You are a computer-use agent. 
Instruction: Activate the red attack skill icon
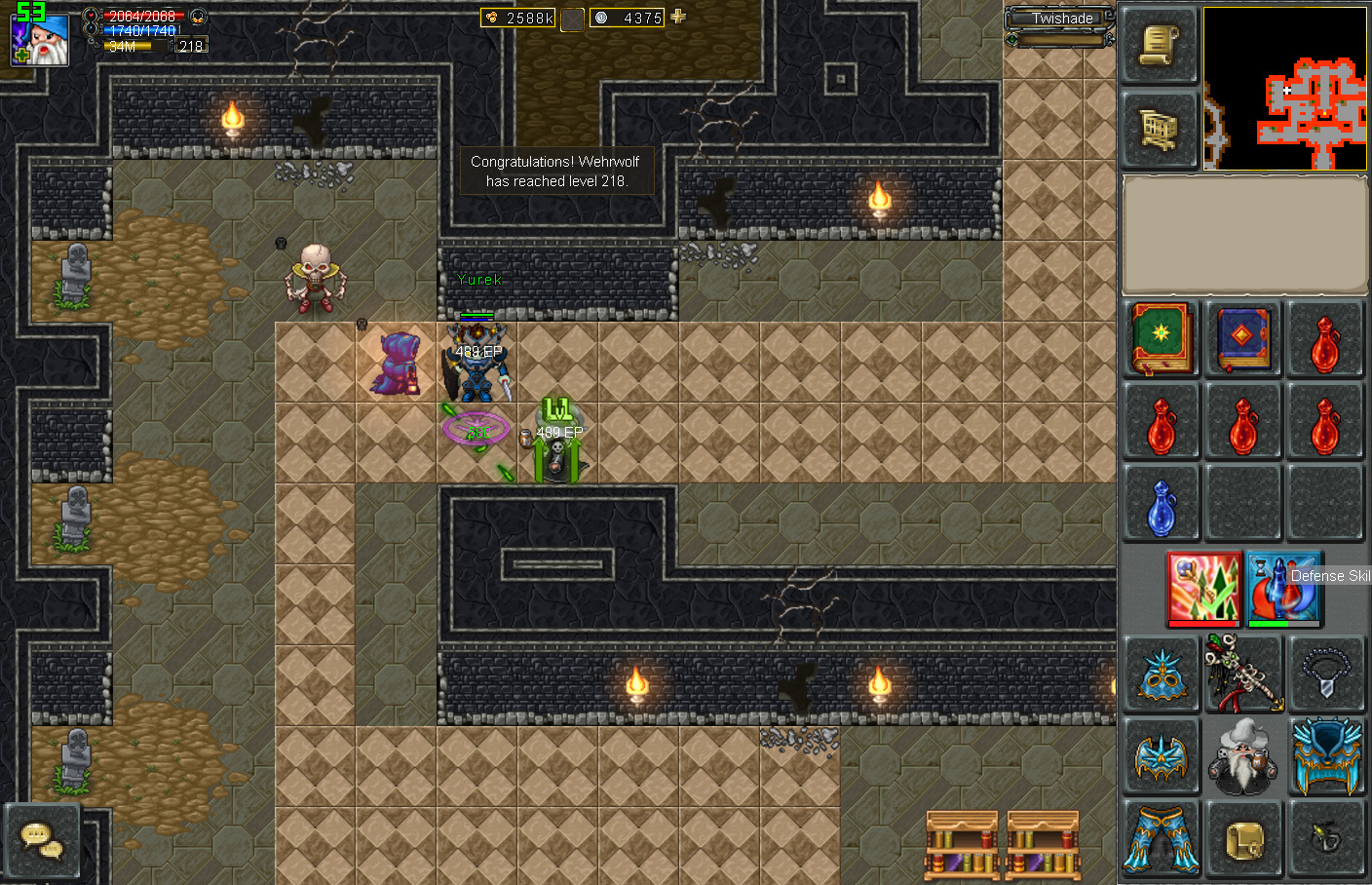[1204, 588]
